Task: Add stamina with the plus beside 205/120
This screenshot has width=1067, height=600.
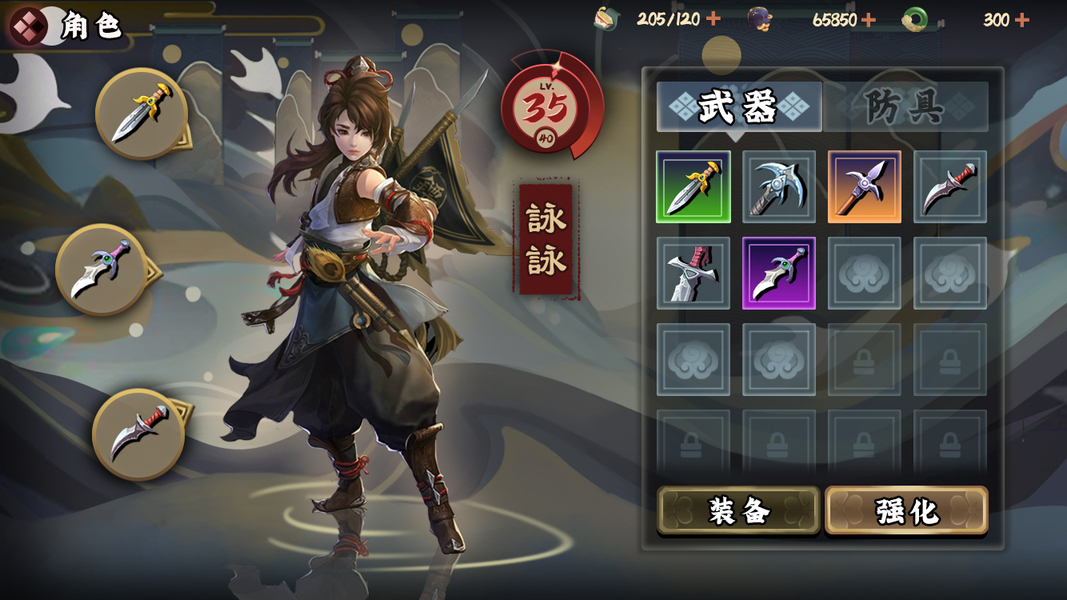Action: 713,19
